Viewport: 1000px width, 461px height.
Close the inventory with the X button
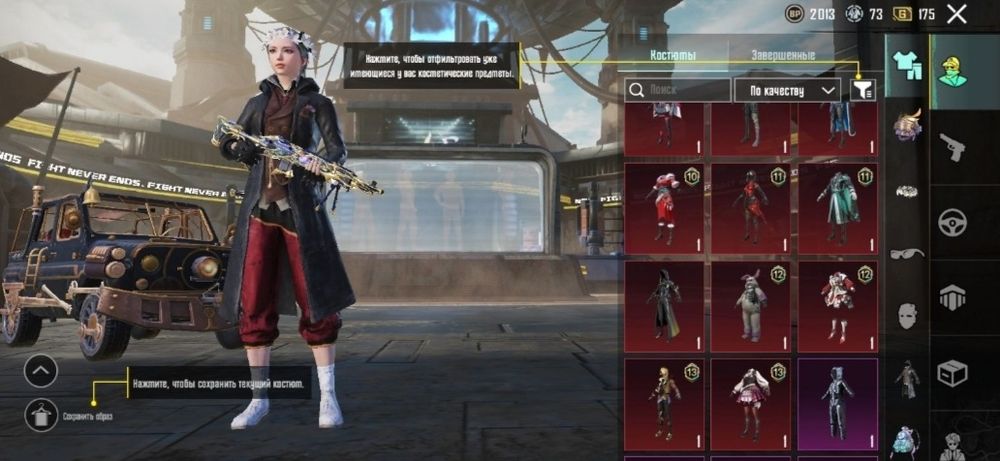point(957,14)
